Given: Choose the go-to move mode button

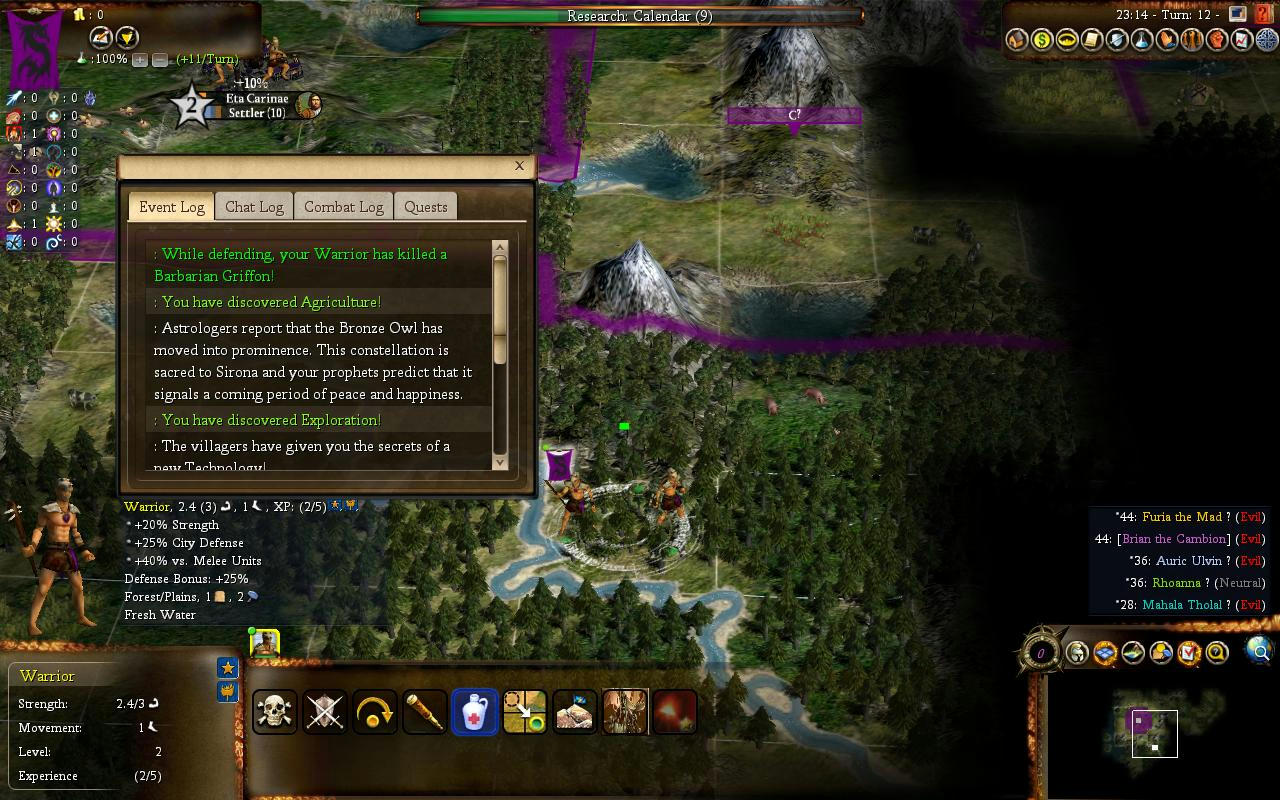Looking at the screenshot, I should click(x=525, y=712).
